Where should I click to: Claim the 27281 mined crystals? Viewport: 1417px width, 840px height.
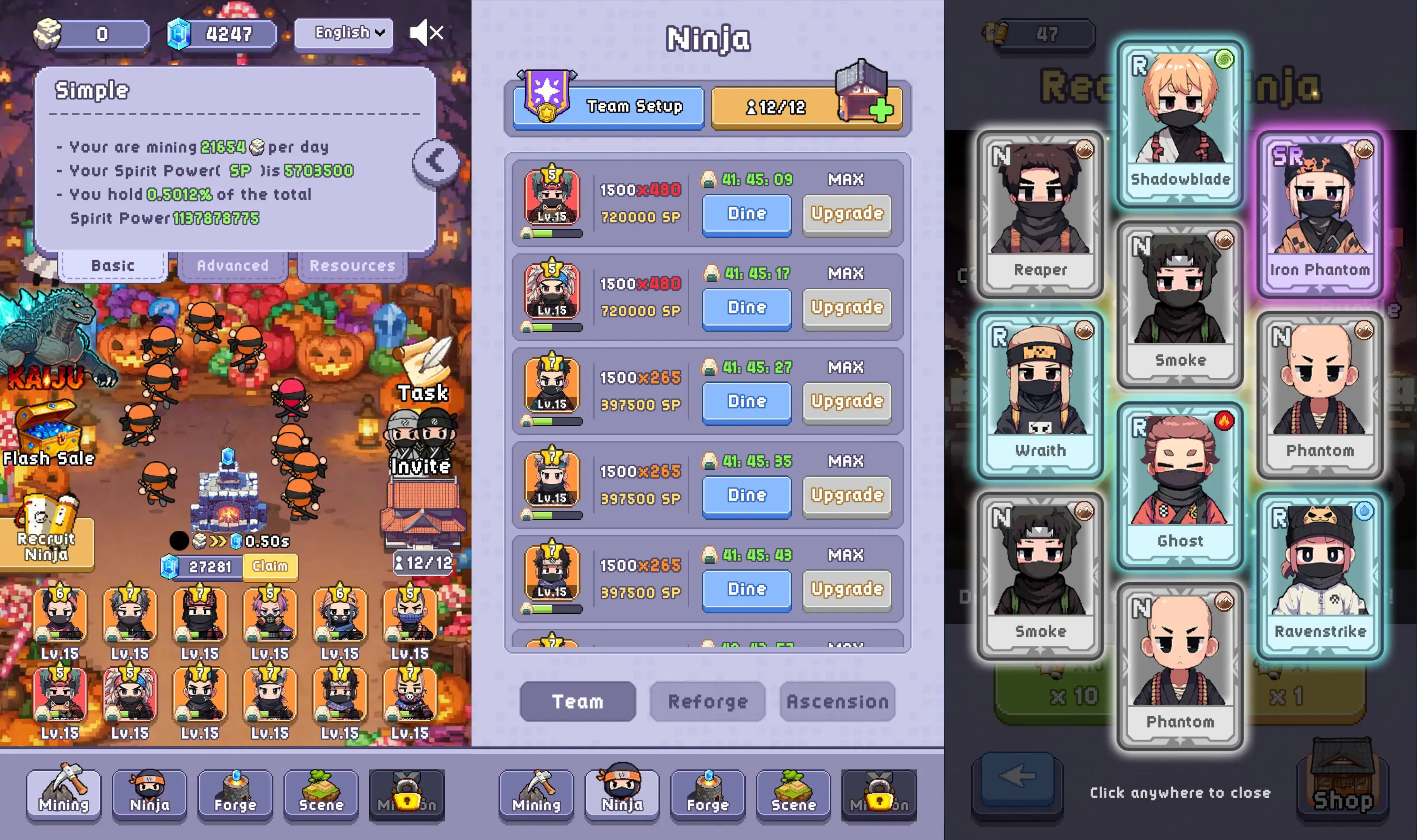(x=269, y=566)
